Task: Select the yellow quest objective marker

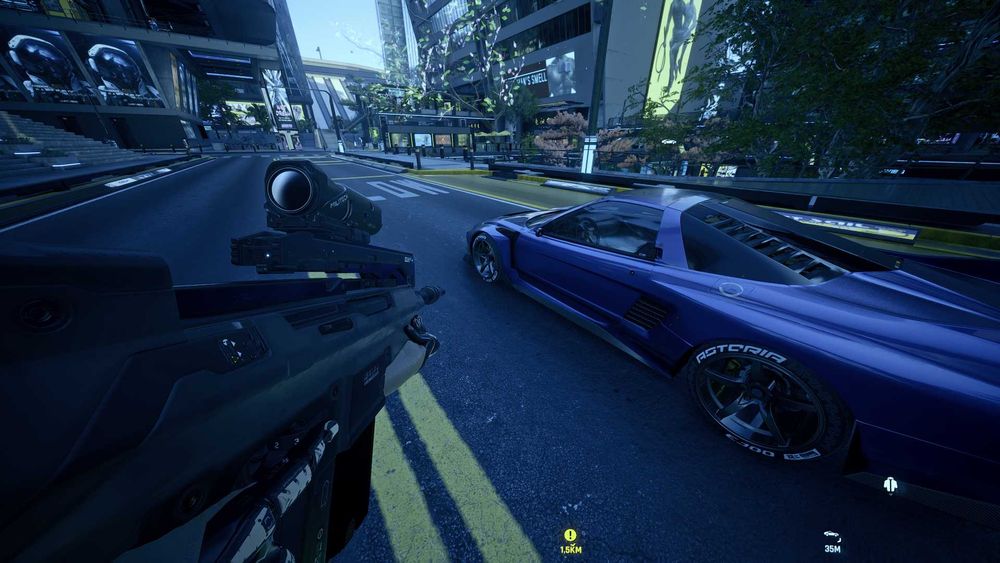Action: click(x=570, y=536)
